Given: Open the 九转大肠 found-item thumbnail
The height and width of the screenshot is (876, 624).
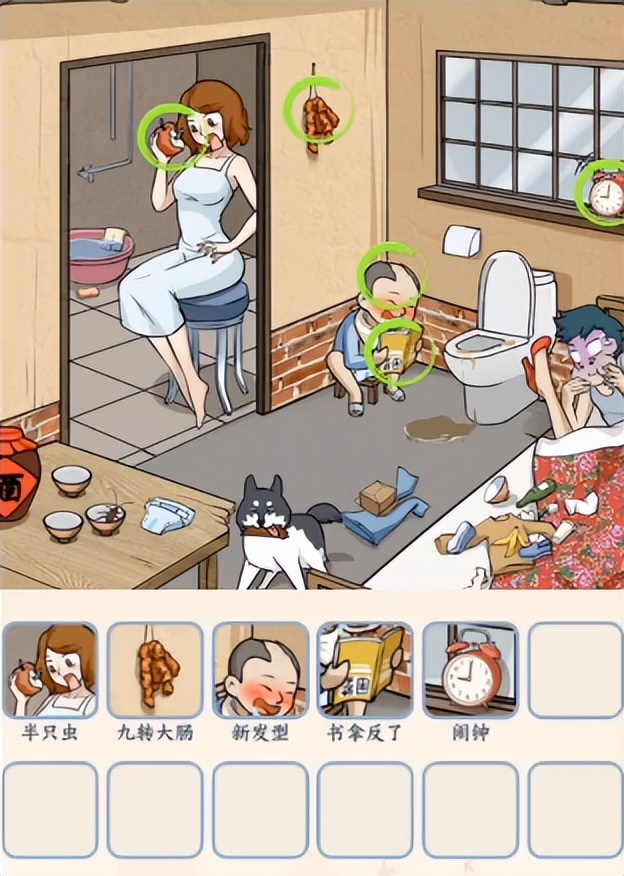Looking at the screenshot, I should pyautogui.click(x=155, y=670).
